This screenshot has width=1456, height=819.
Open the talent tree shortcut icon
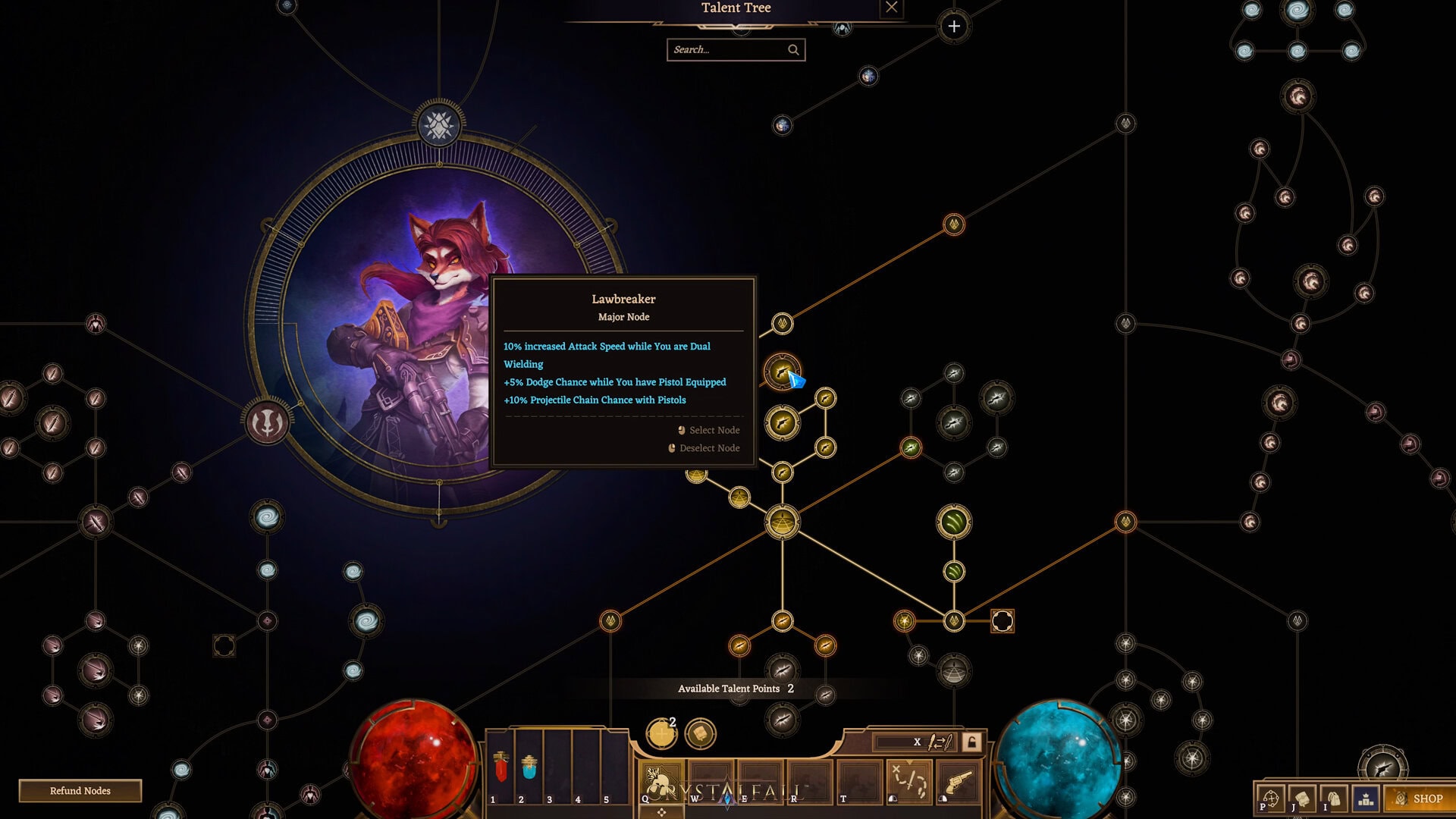click(1271, 799)
